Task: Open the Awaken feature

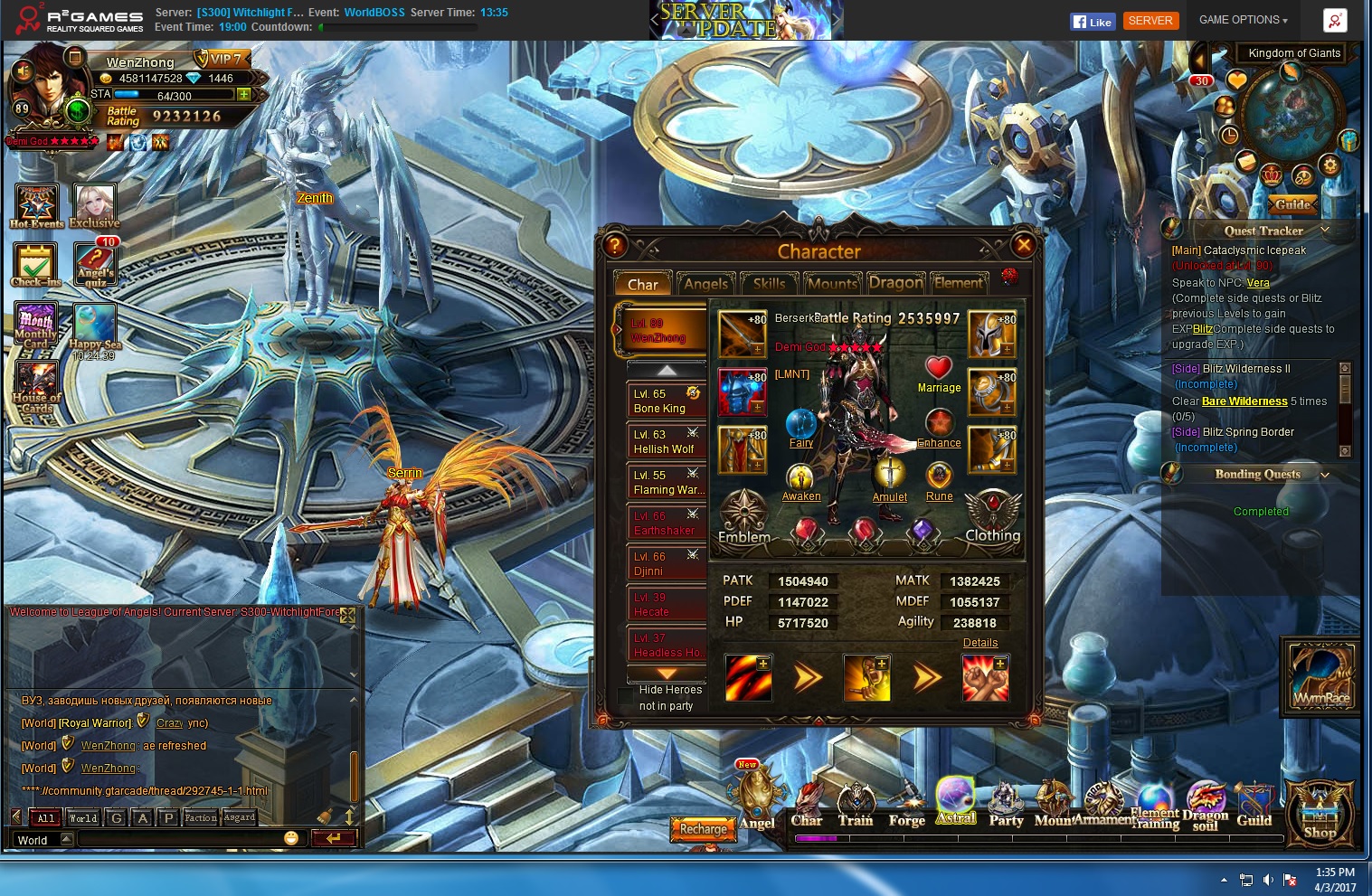Action: click(x=800, y=477)
